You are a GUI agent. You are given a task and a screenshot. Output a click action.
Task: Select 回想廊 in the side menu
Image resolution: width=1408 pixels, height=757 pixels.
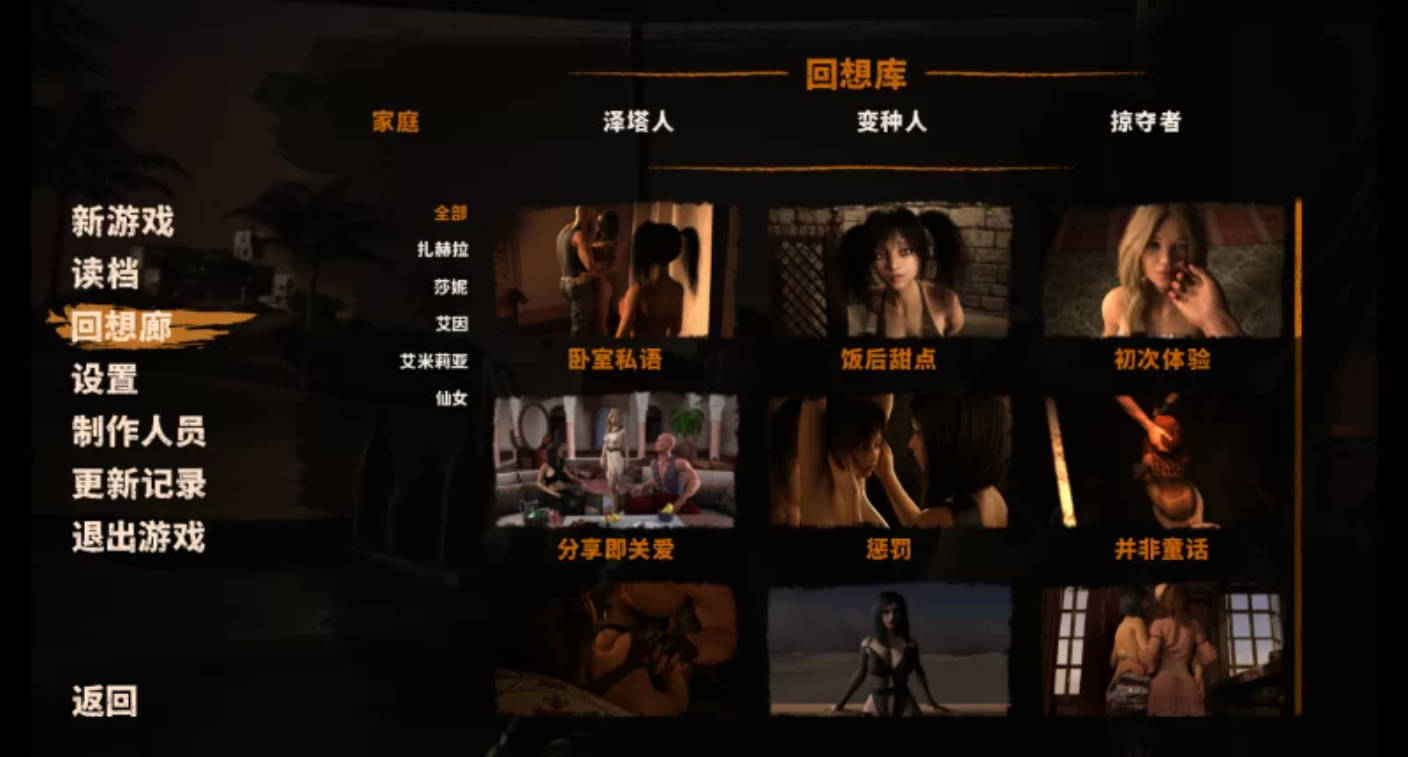point(122,325)
